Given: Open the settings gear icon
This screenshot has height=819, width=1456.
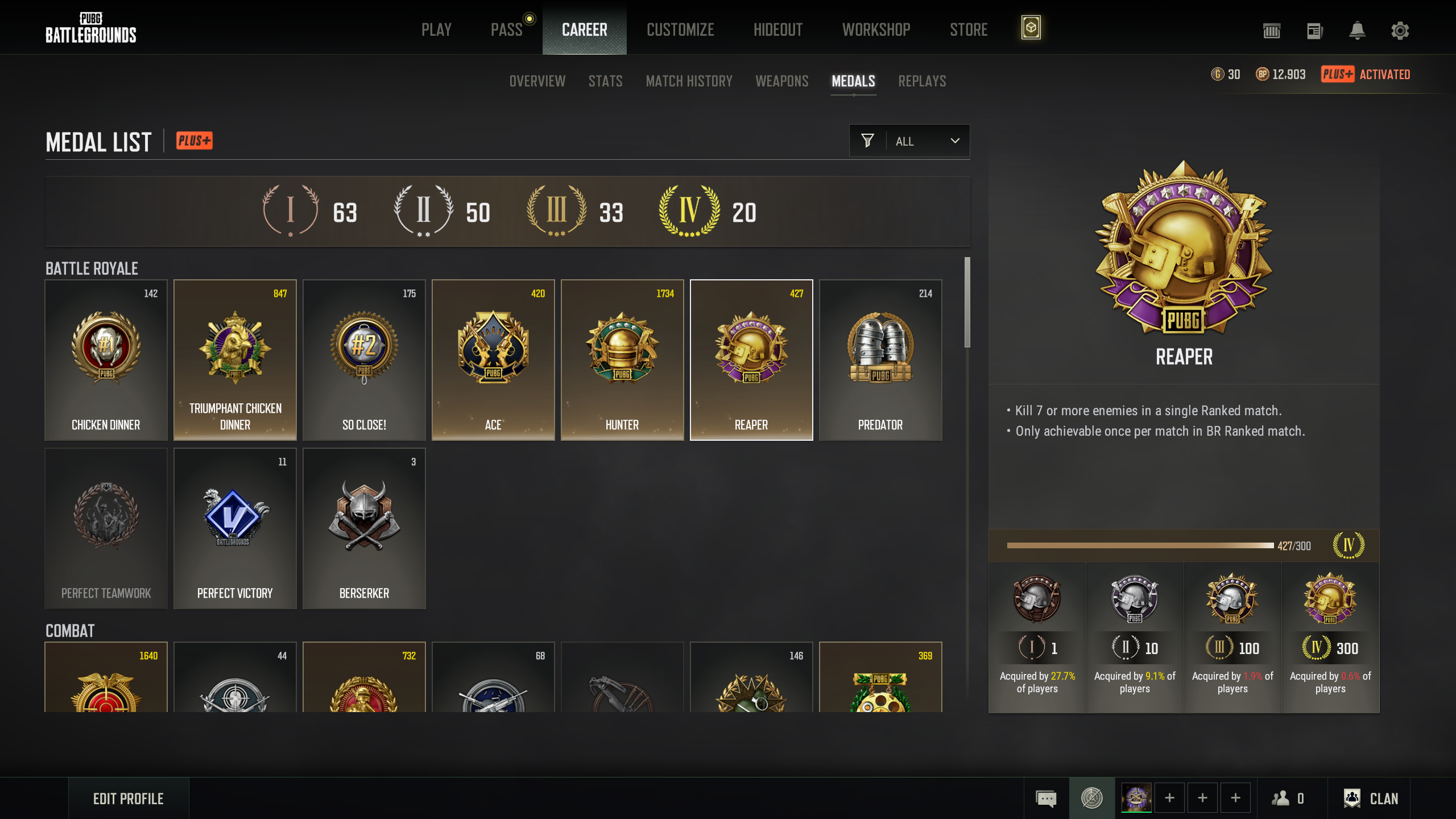Looking at the screenshot, I should coord(1400,31).
